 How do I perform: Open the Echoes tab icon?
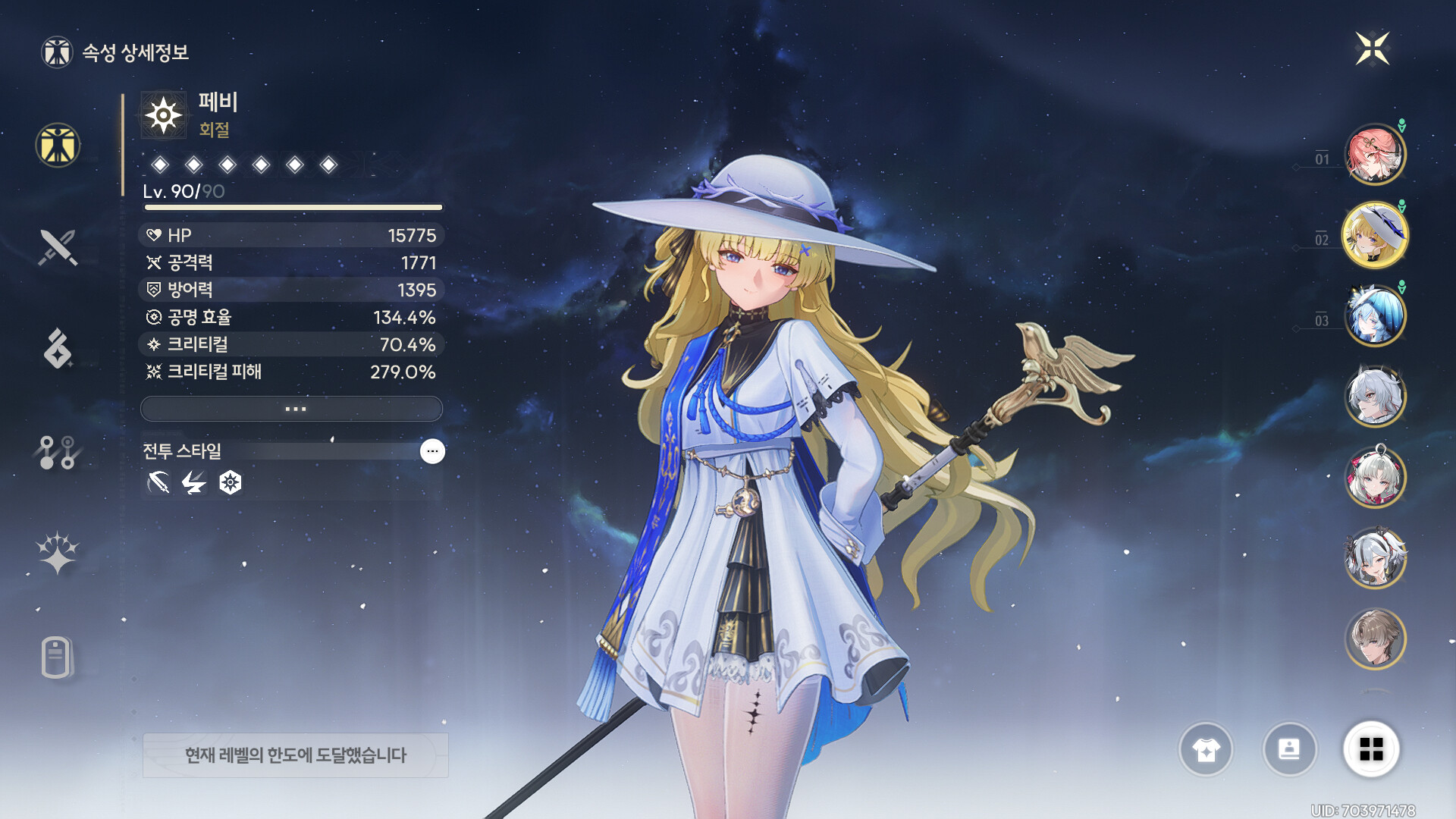click(58, 349)
